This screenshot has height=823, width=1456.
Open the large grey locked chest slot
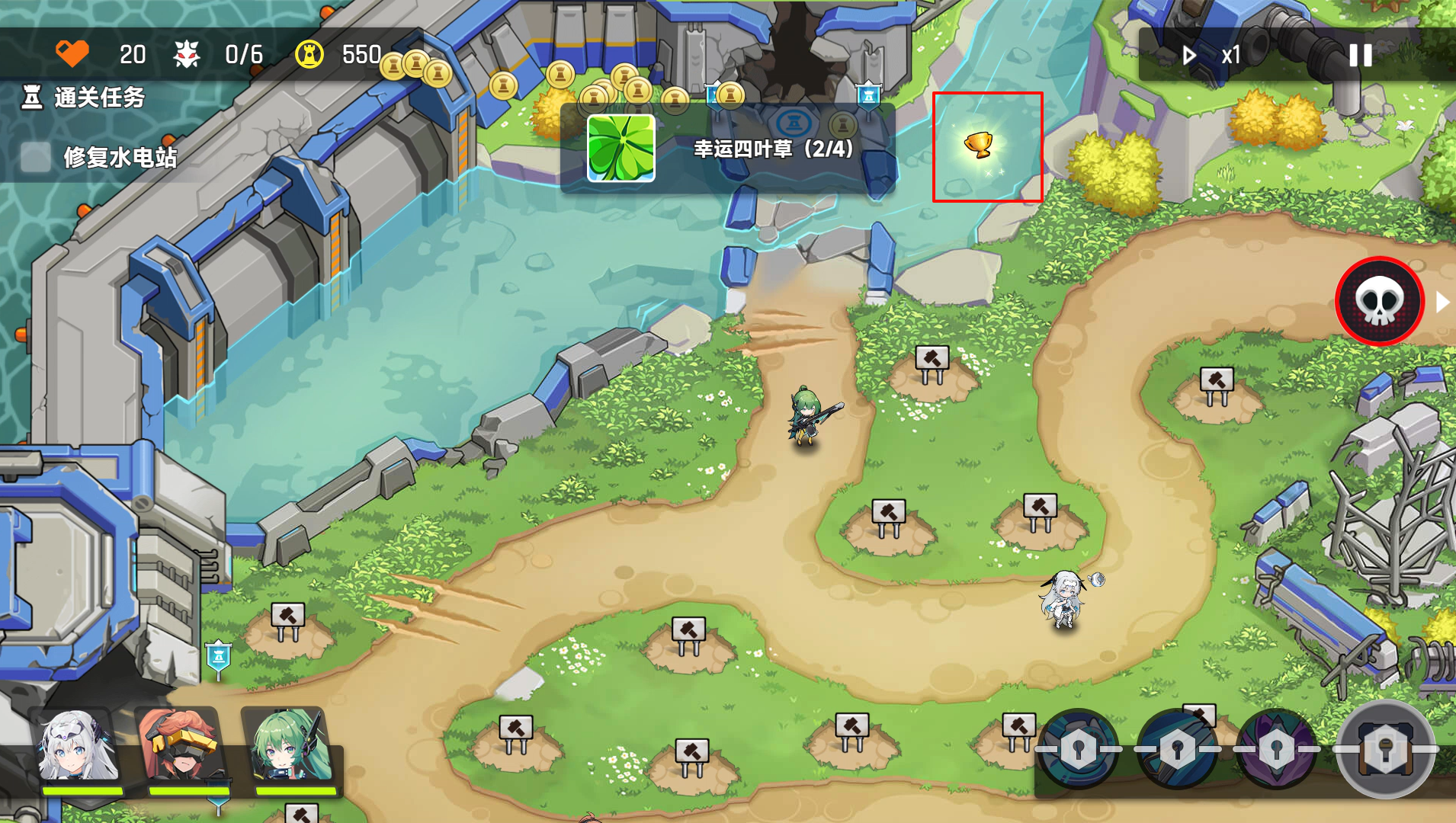pyautogui.click(x=1385, y=750)
